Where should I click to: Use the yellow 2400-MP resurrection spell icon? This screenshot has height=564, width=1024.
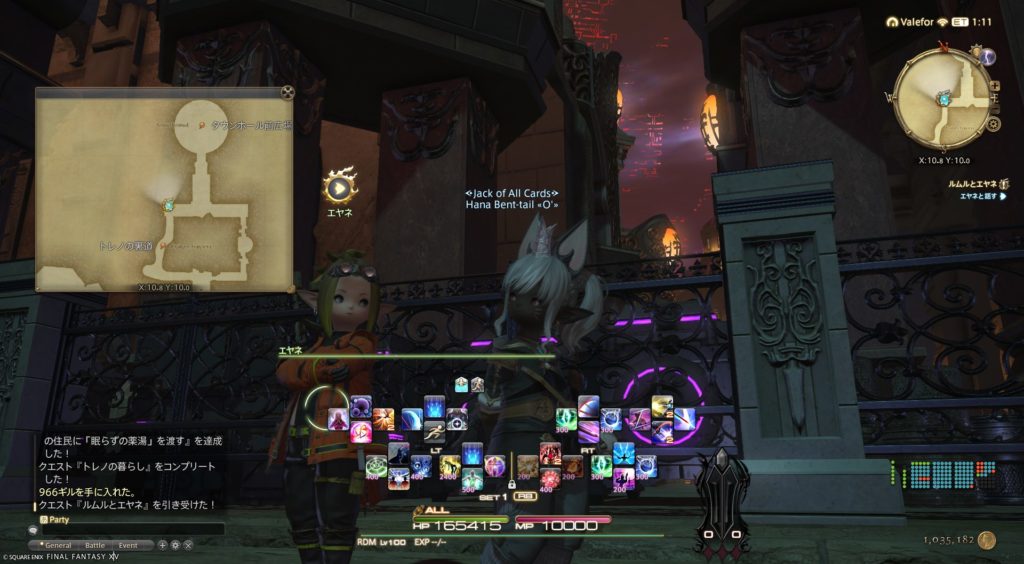[x=451, y=465]
